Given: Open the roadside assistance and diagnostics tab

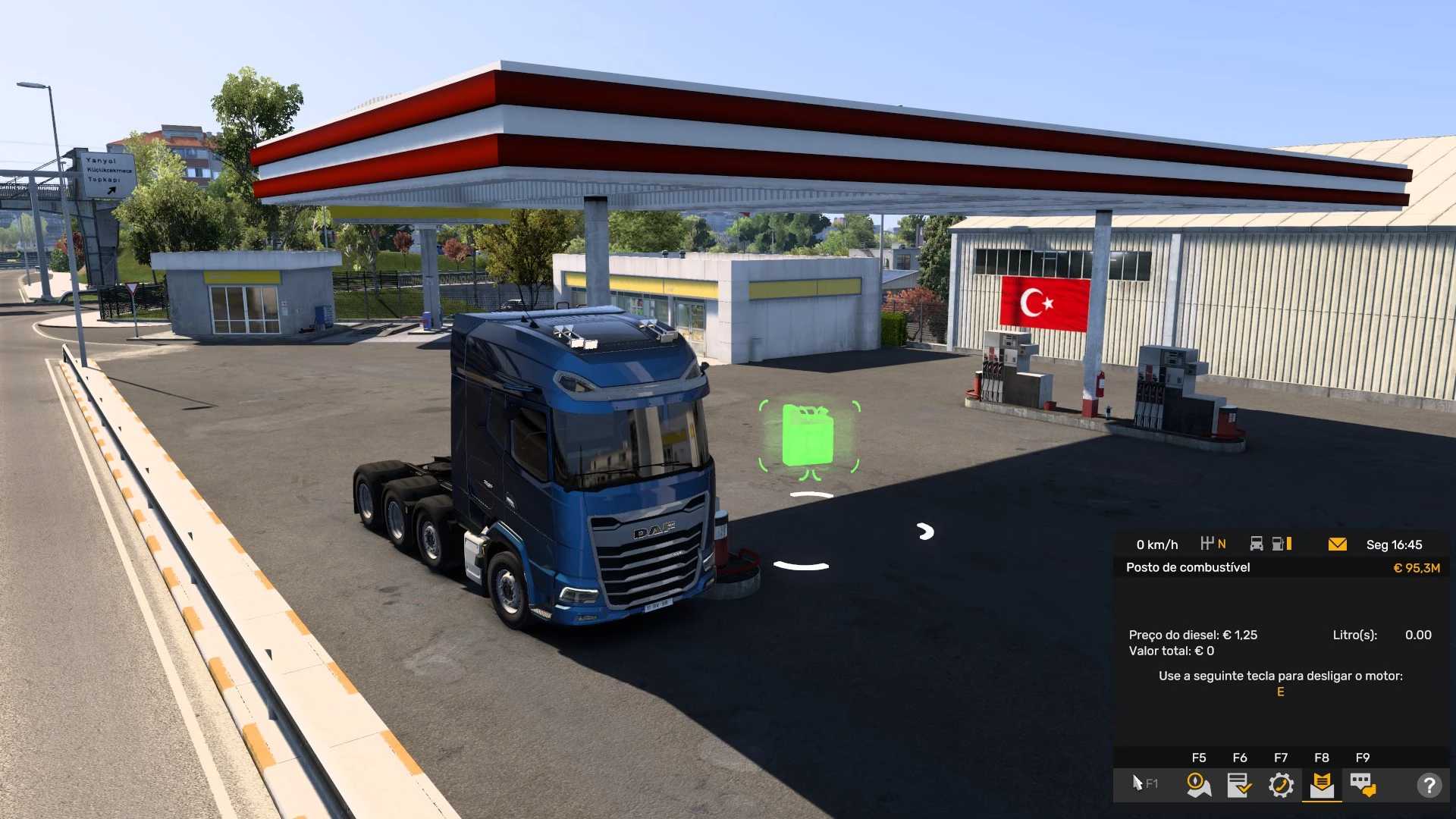Looking at the screenshot, I should 1281,785.
